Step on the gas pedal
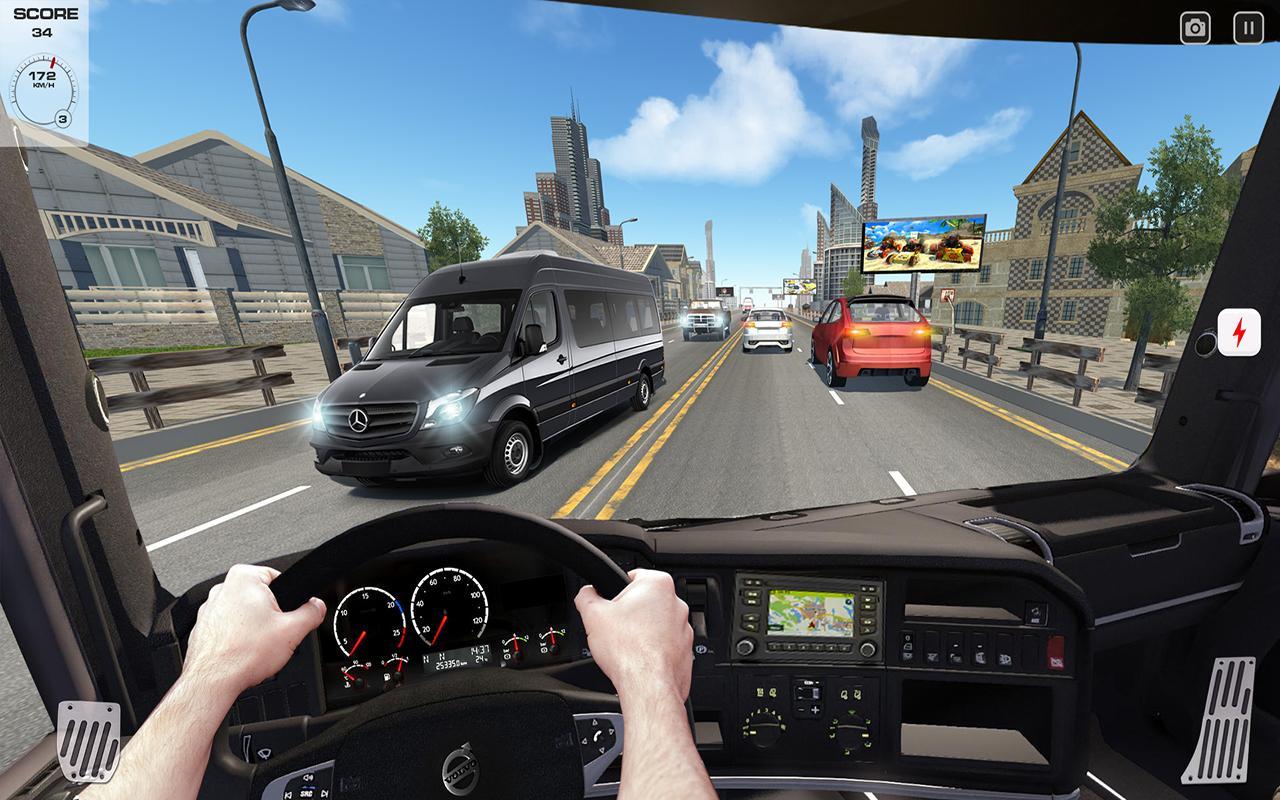The width and height of the screenshot is (1280, 800). [1217, 720]
